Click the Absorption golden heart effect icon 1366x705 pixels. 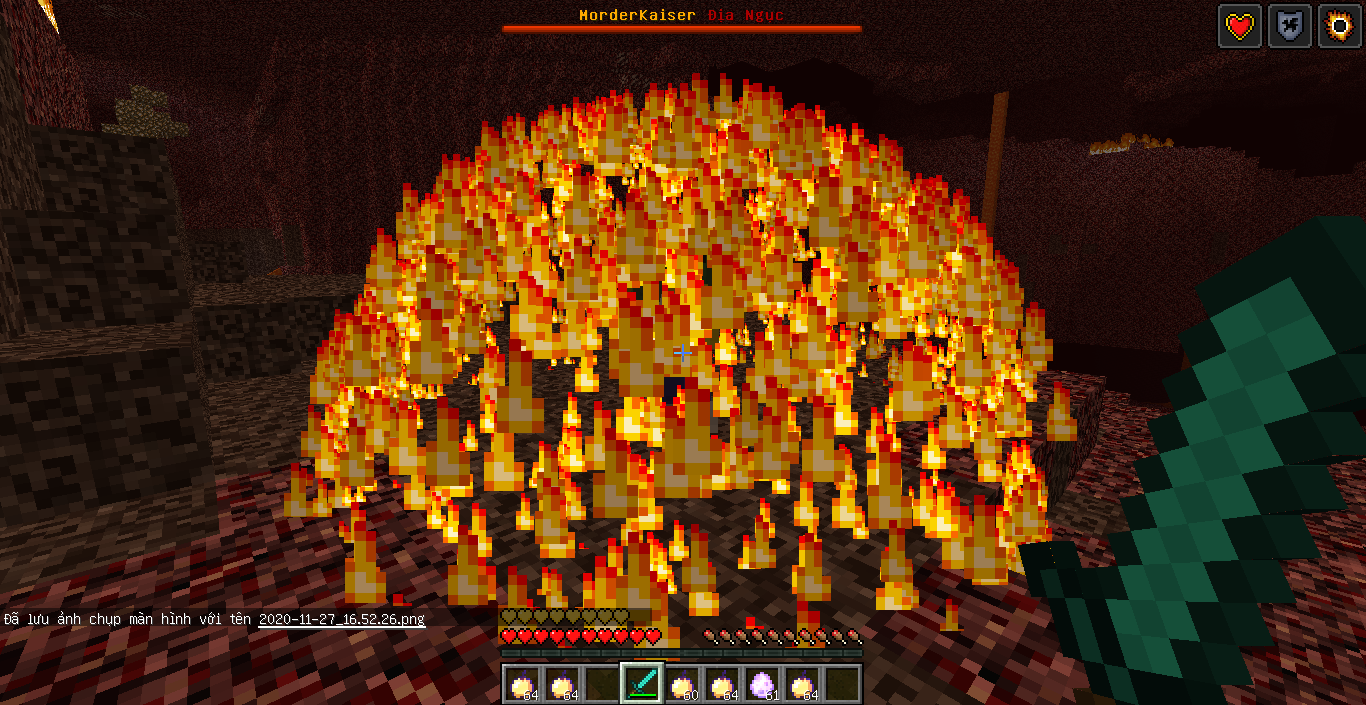coord(1239,26)
